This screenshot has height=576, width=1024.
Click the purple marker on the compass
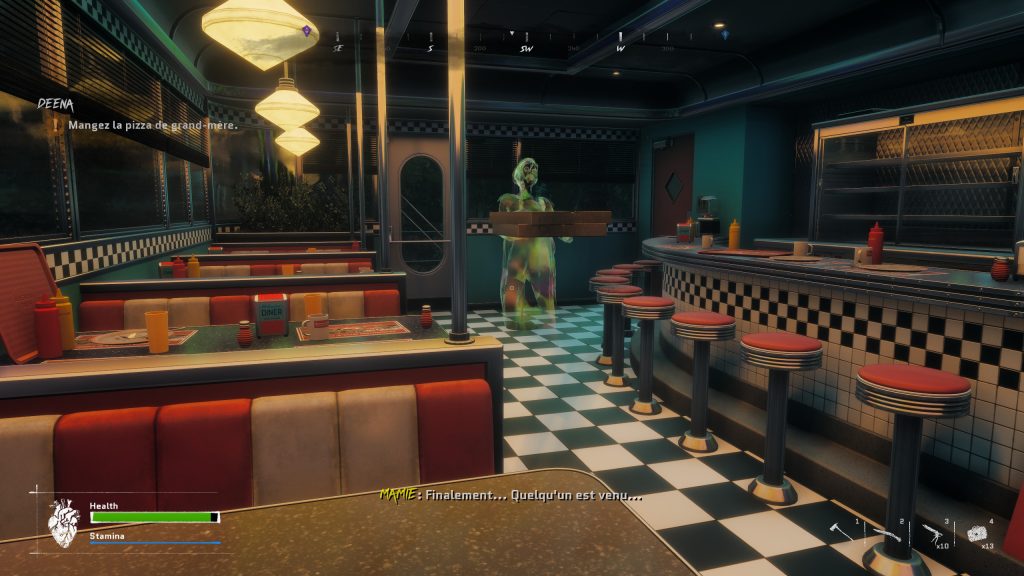click(x=306, y=31)
